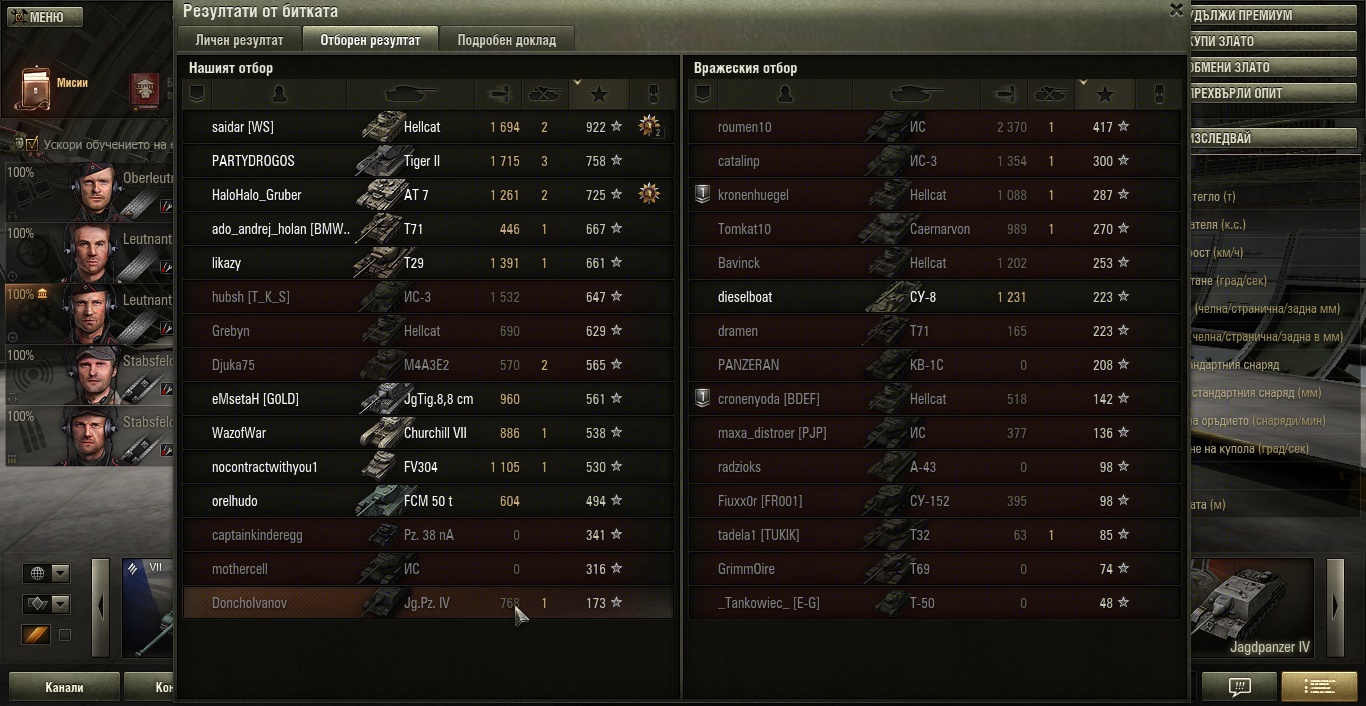This screenshot has width=1366, height=706.
Task: Choose enemy player roumen10 row
Action: 934,127
